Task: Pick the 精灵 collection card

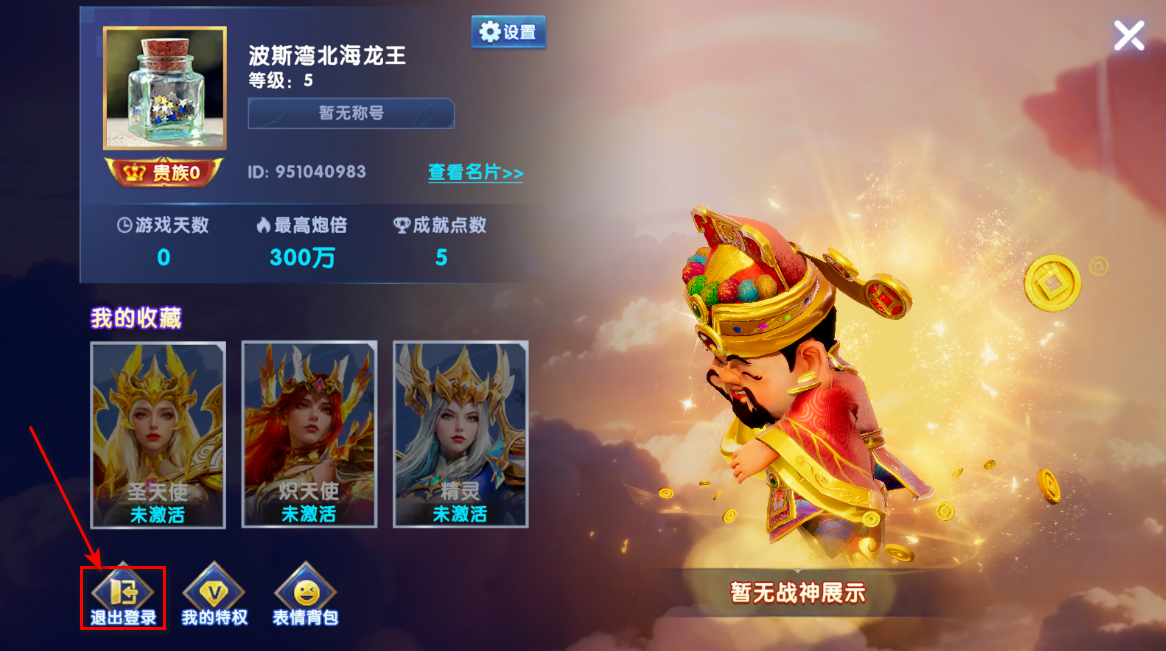Action: click(x=460, y=434)
